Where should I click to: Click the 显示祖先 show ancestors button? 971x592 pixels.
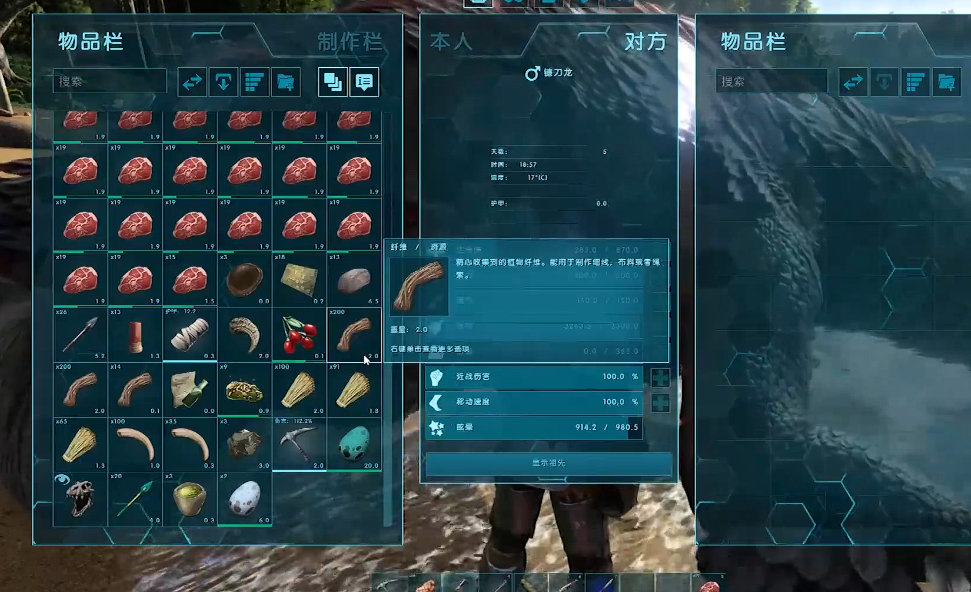click(x=549, y=464)
